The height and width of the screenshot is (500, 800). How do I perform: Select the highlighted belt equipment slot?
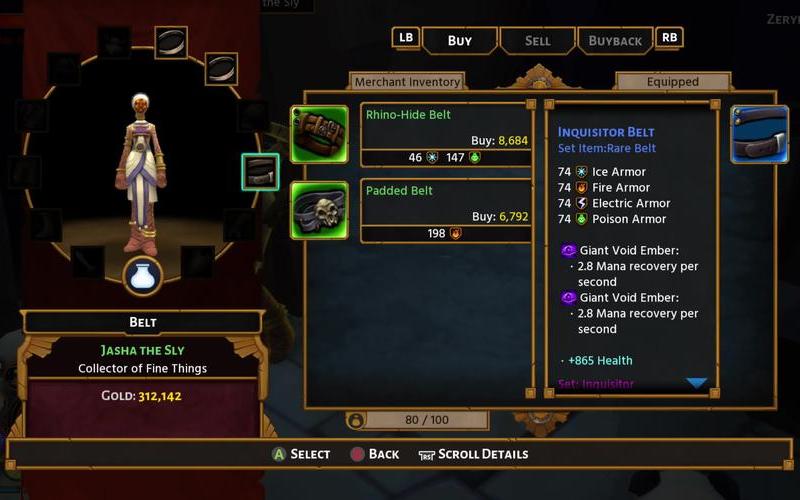click(260, 171)
